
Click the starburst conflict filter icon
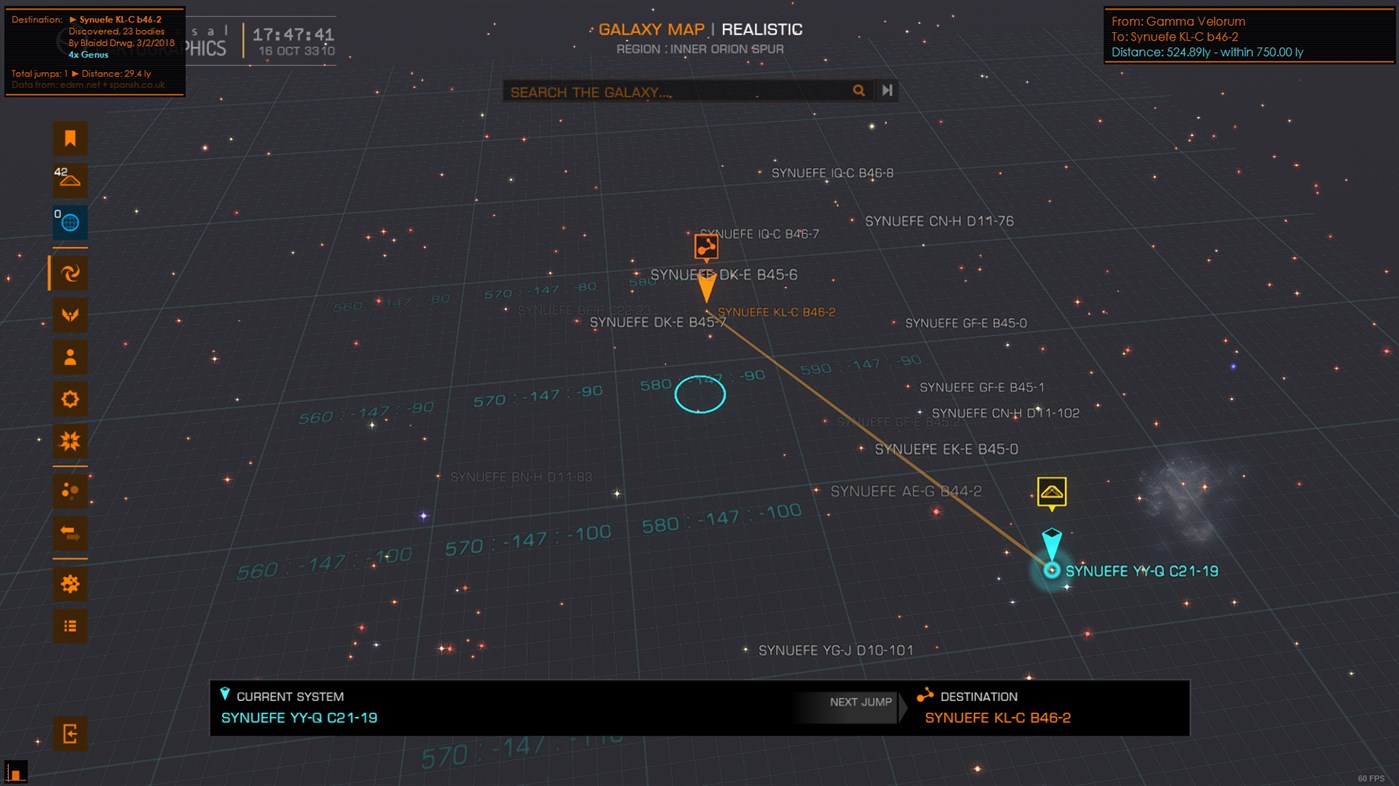click(70, 441)
